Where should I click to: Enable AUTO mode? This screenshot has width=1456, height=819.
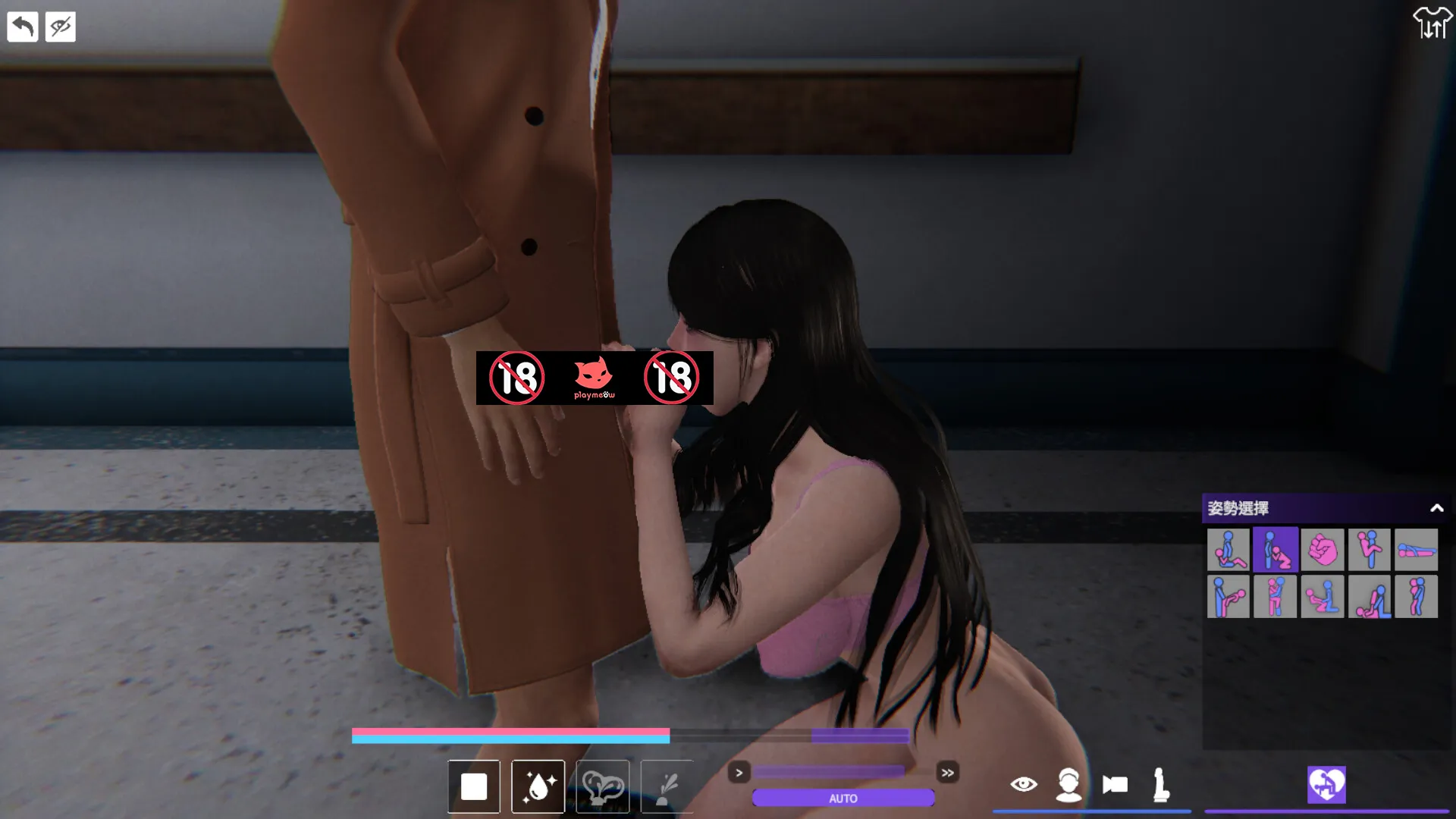click(842, 798)
